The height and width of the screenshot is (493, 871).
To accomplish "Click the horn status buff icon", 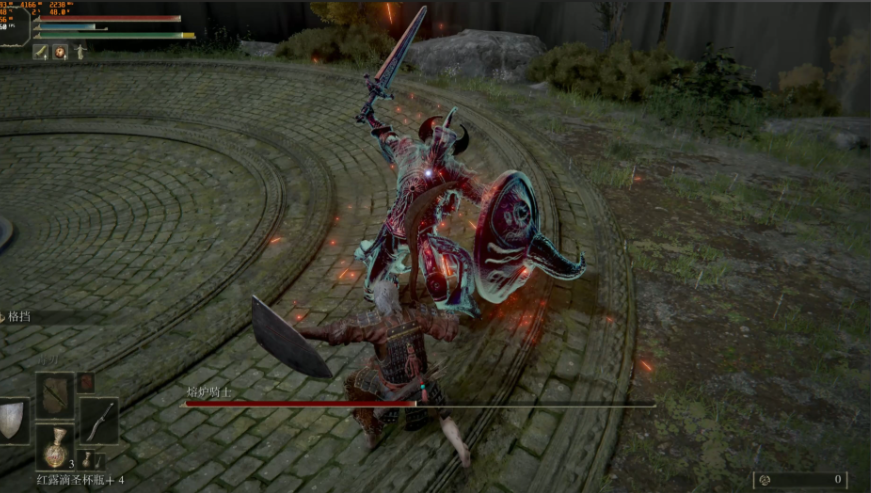I will tap(41, 52).
